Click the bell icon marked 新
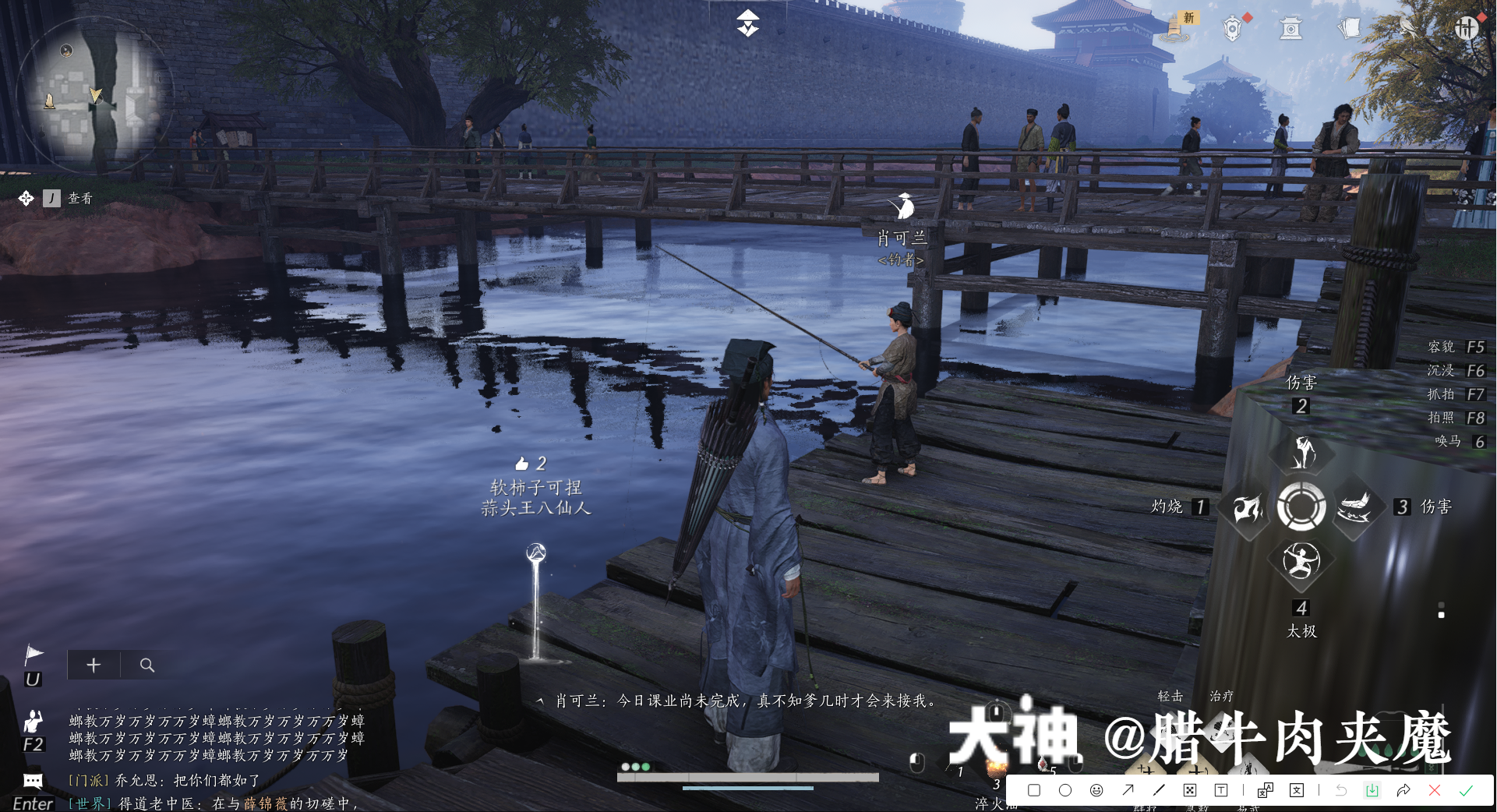 [1174, 29]
